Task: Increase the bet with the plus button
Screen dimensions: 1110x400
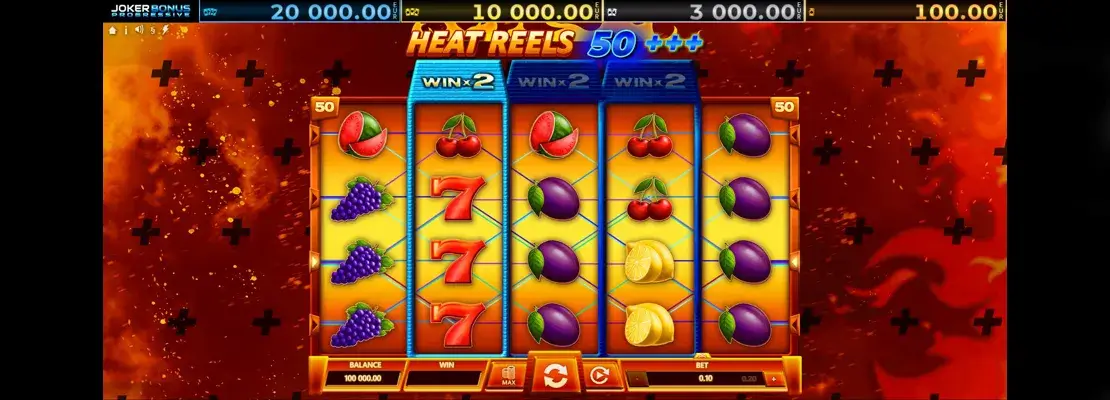Action: tap(772, 380)
